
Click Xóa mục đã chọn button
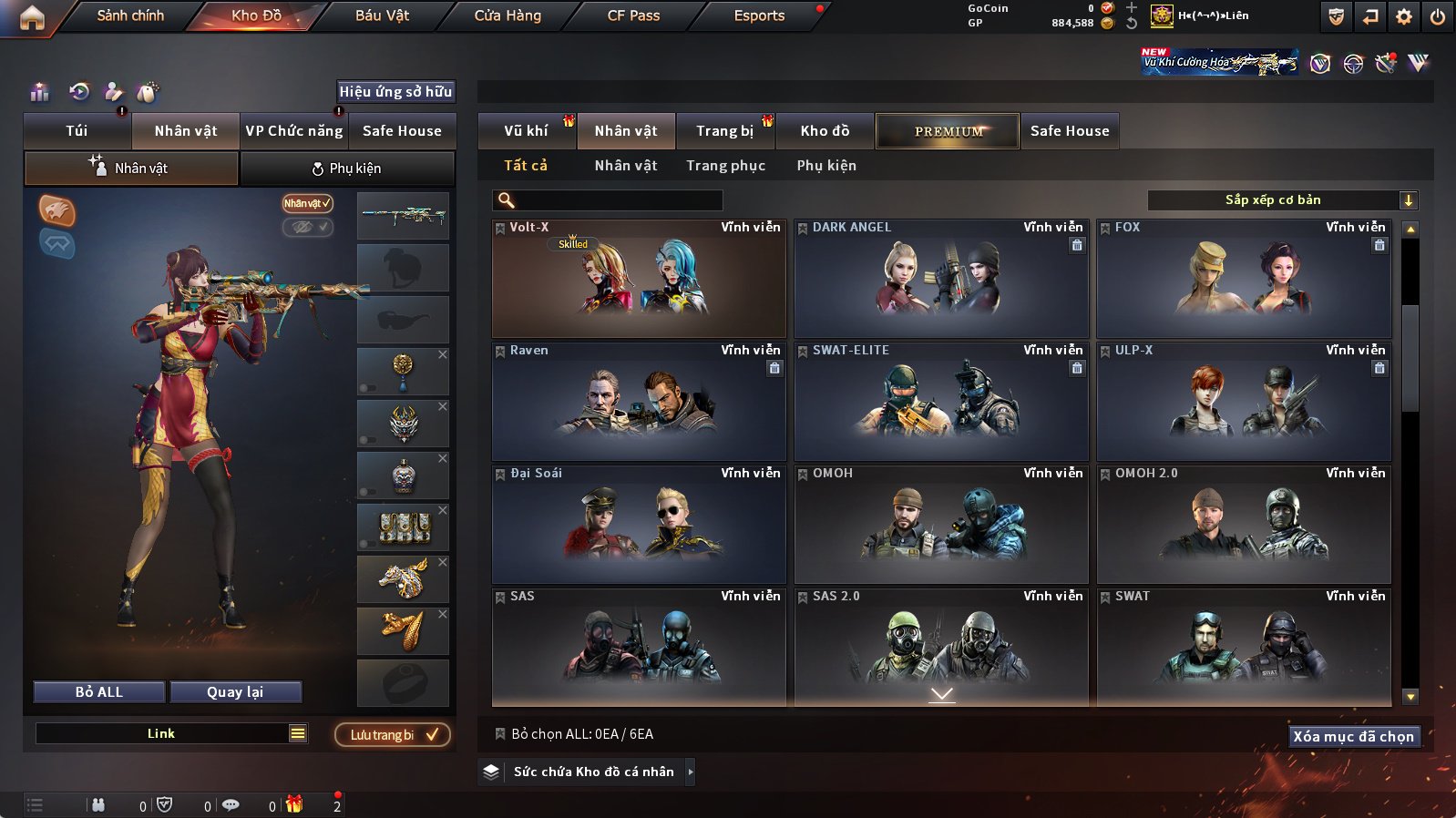pos(1353,736)
